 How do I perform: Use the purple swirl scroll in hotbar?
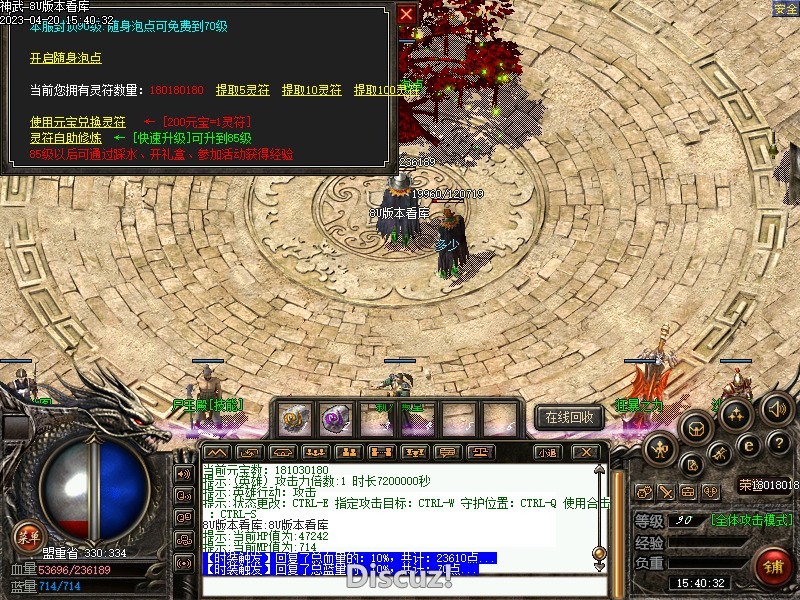(335, 417)
